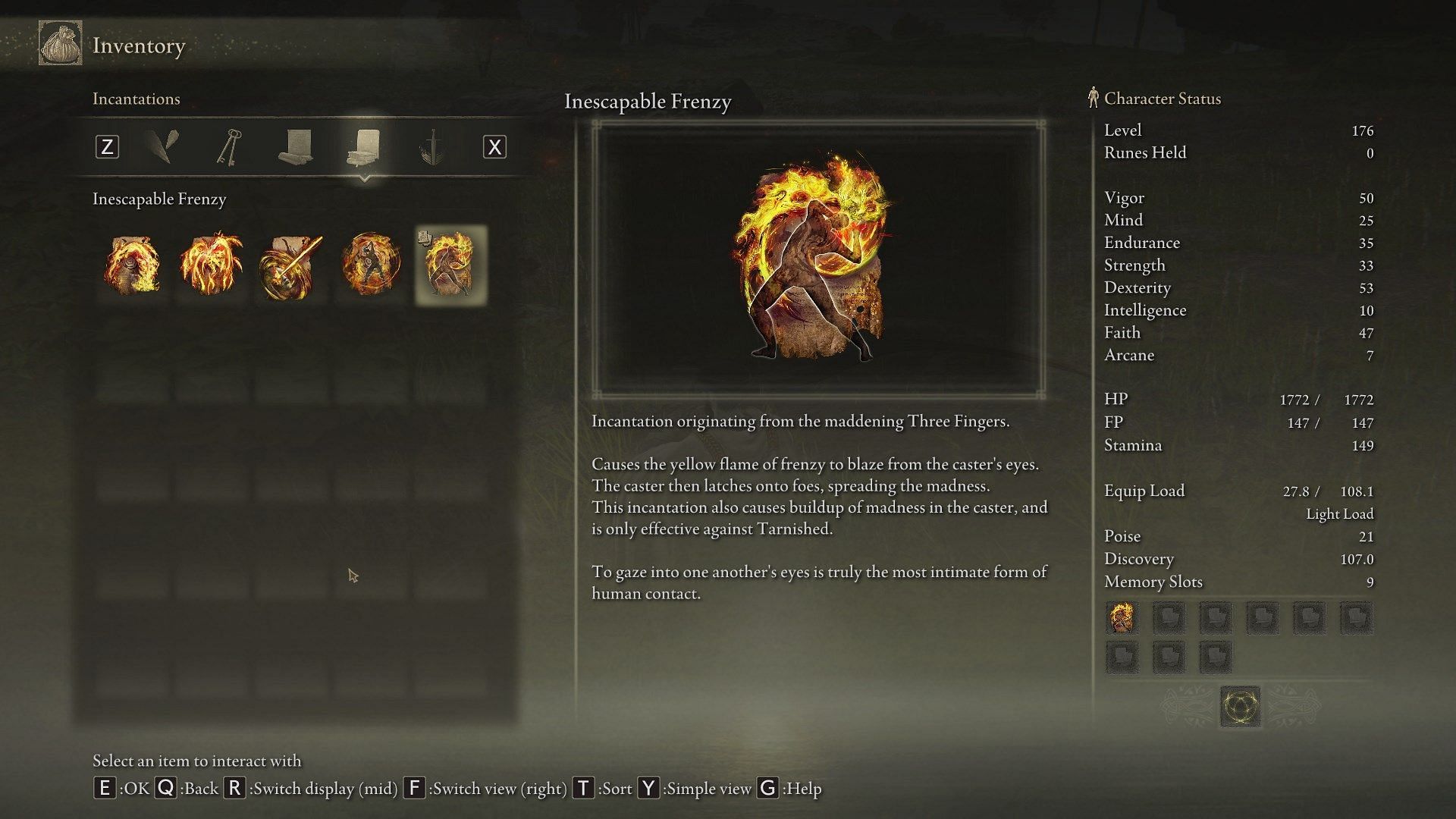Select the stacked scrolls Incantations tab
The height and width of the screenshot is (819, 1456).
click(363, 147)
